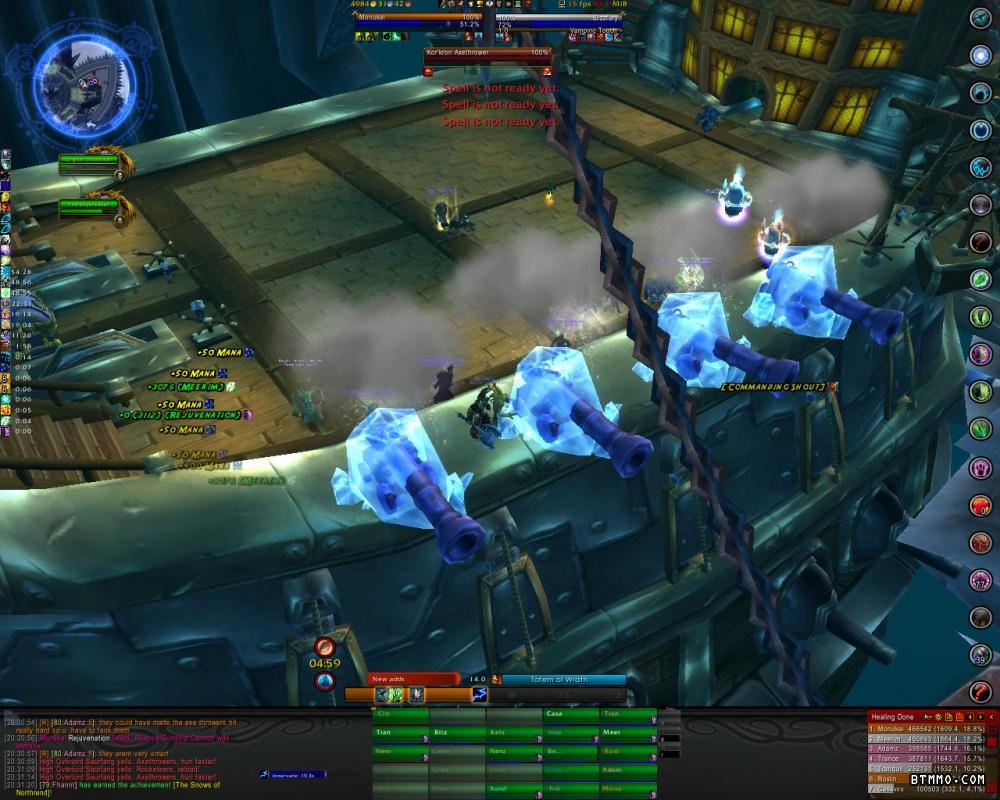The image size is (1000, 800).
Task: Close the Healing Done meter window
Action: 991,717
